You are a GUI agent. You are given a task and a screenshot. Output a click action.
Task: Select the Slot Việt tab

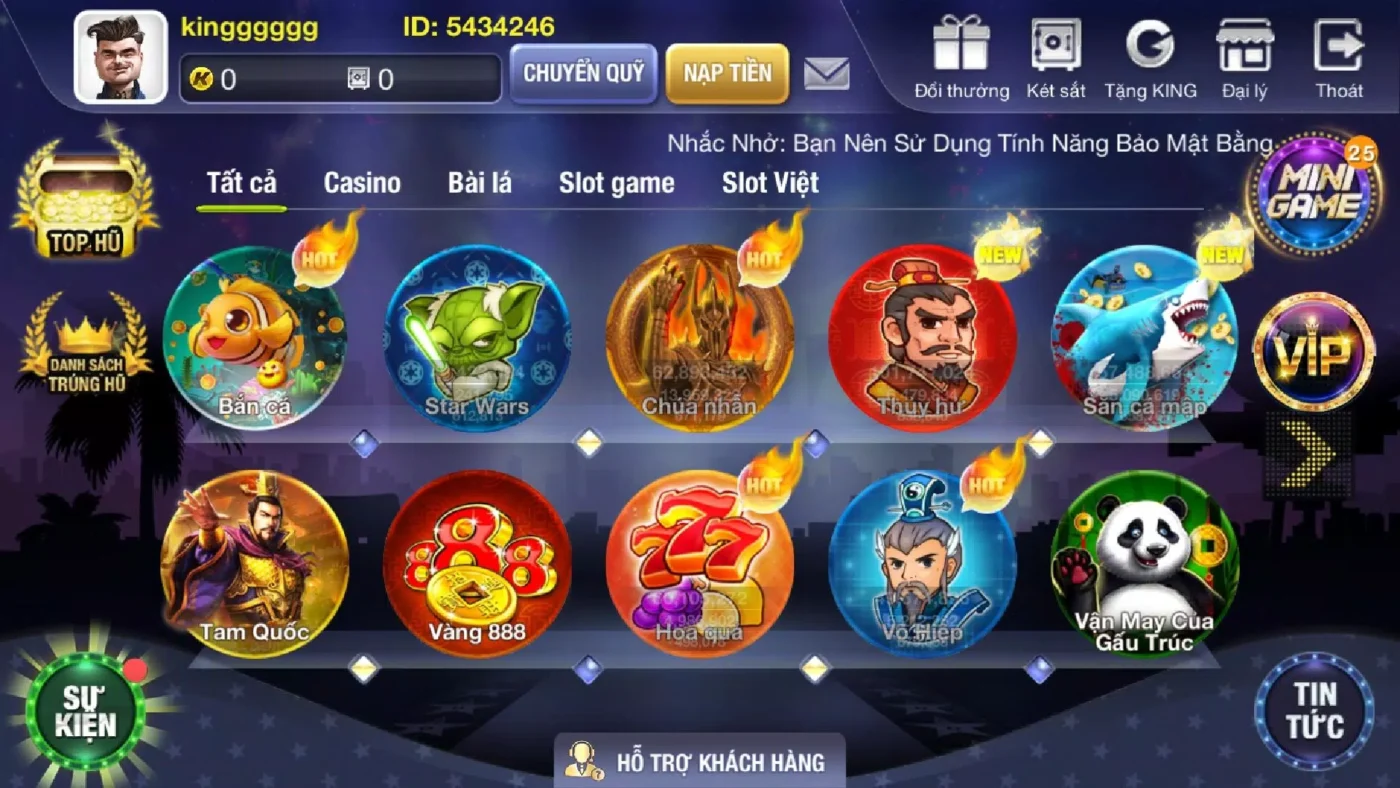pos(769,183)
